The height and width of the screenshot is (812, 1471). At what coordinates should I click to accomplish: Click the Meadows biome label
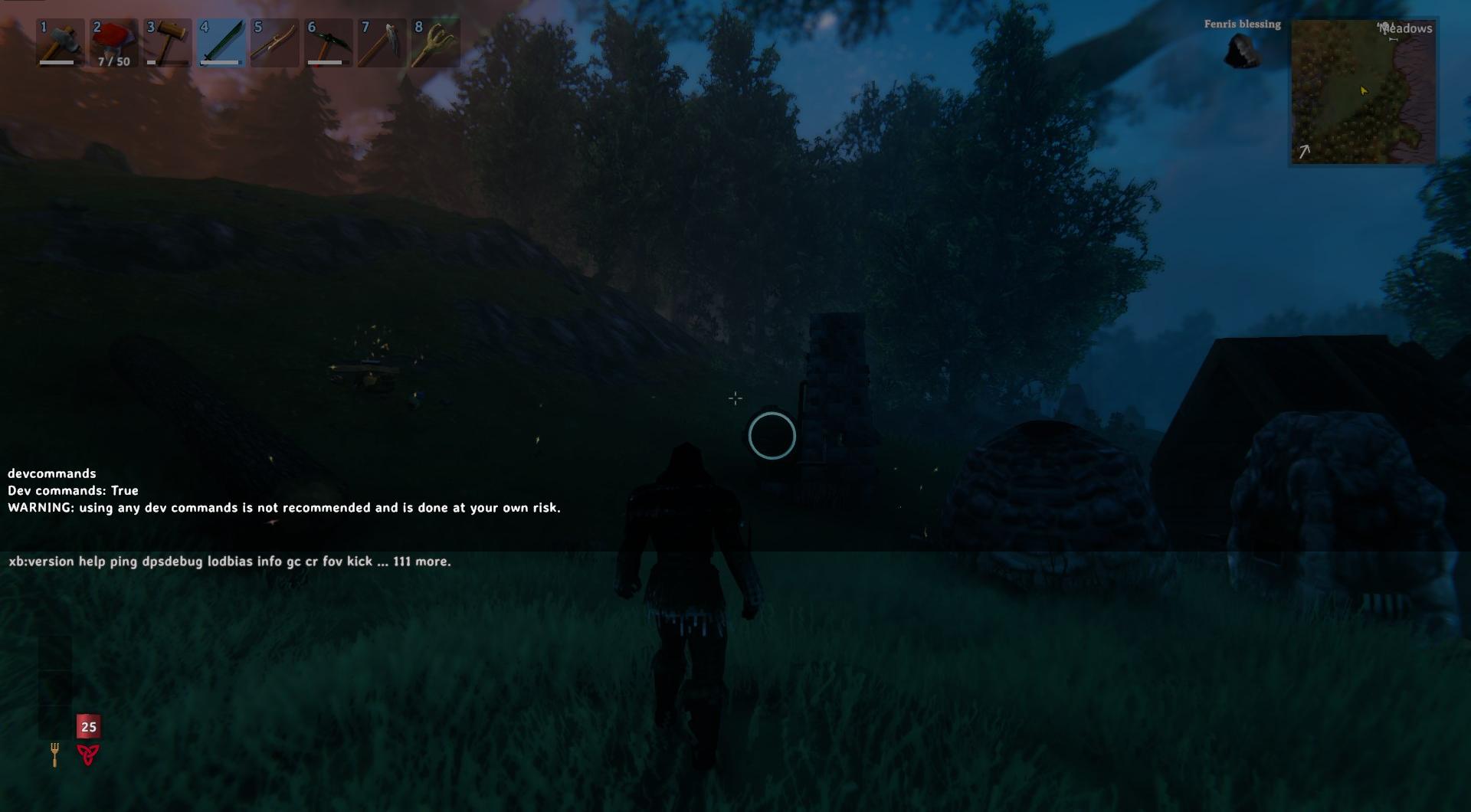coord(1406,28)
